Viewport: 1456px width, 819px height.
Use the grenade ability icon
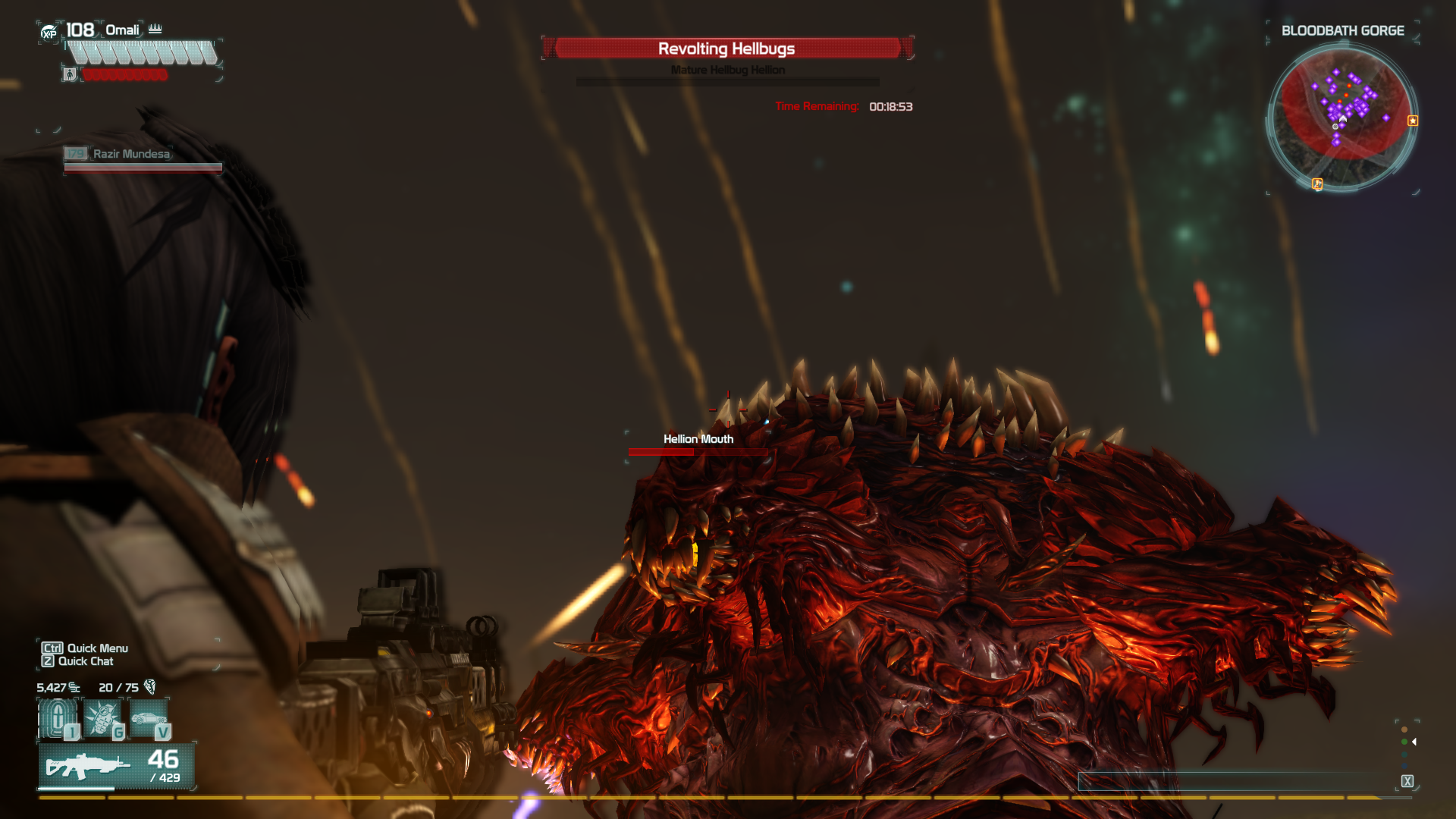102,717
